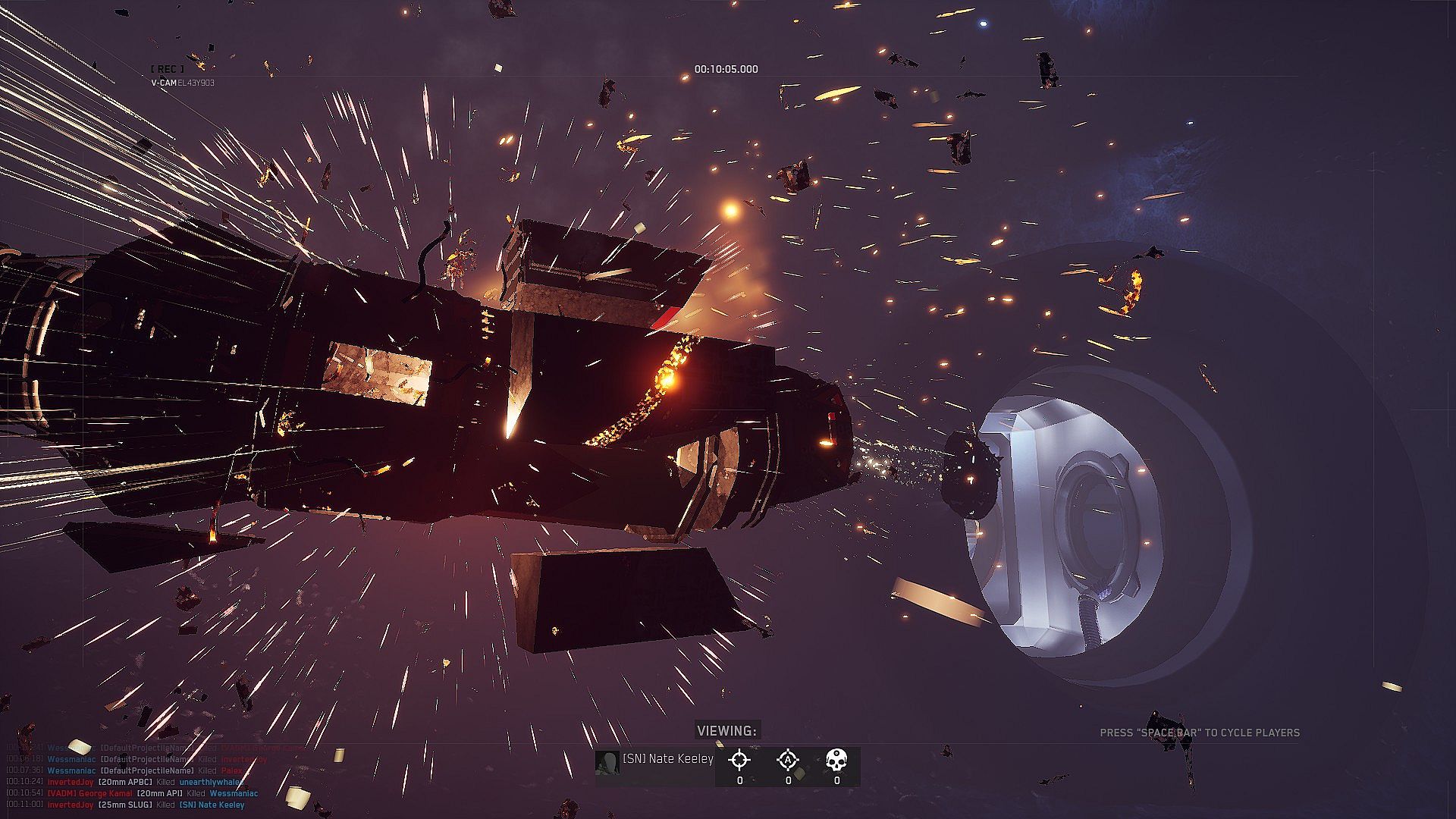Click the assists crosshair icon
Image resolution: width=1456 pixels, height=819 pixels.
(x=788, y=759)
